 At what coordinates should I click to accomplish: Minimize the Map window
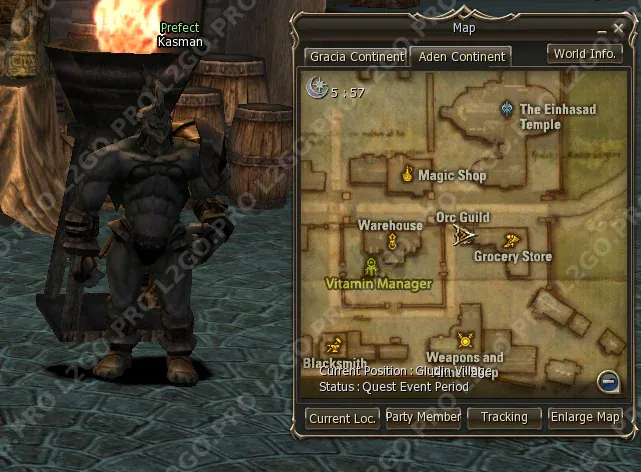pos(603,30)
